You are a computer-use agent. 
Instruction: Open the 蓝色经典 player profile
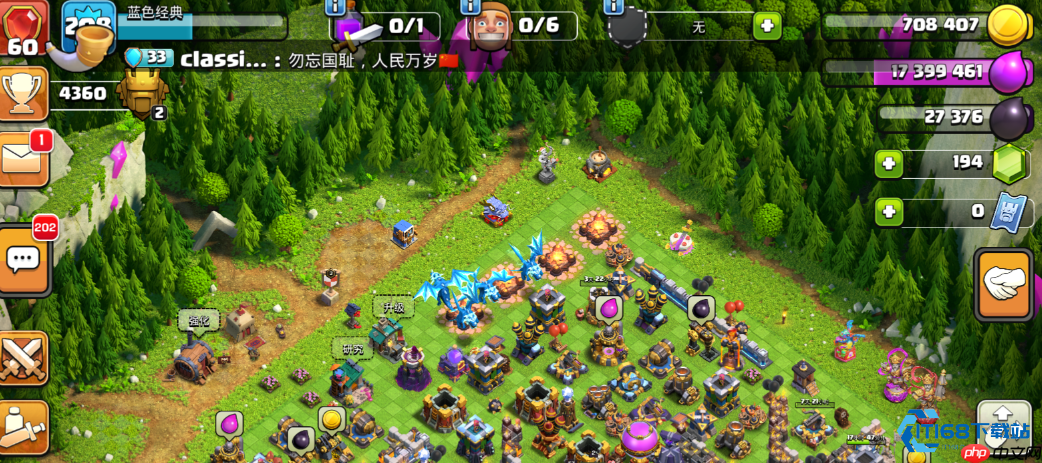[x=155, y=14]
